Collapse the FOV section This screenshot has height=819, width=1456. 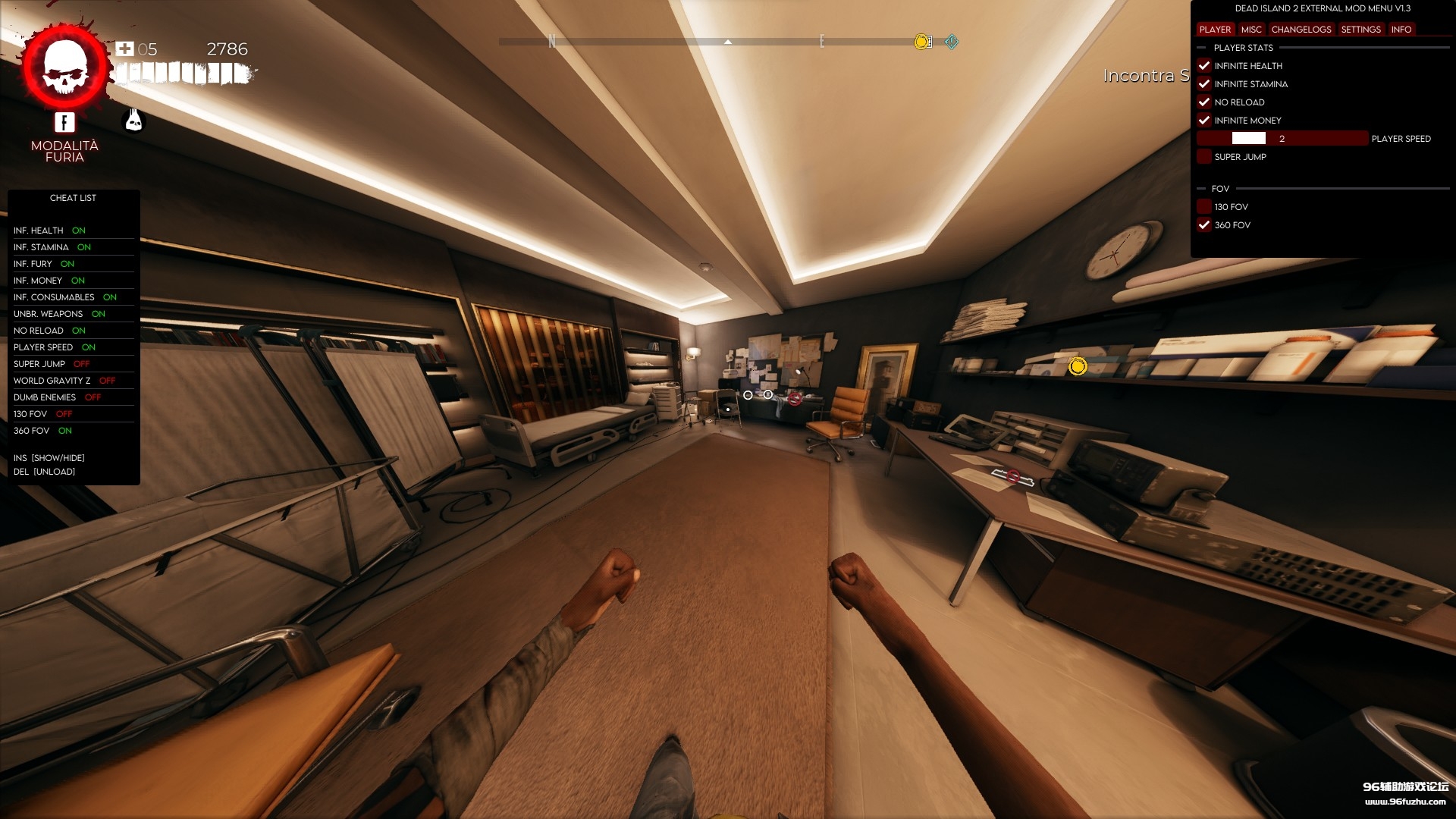point(1201,189)
